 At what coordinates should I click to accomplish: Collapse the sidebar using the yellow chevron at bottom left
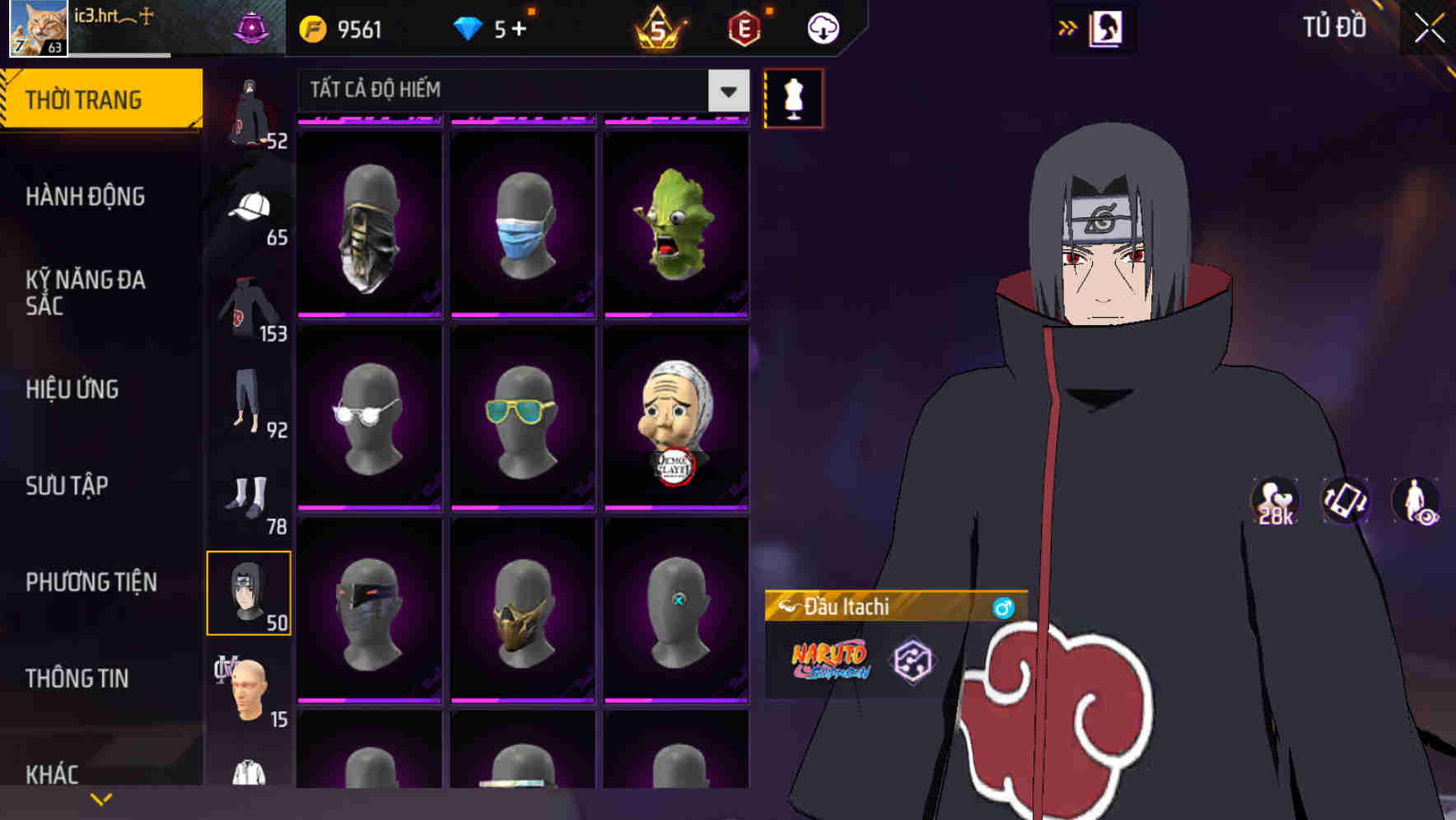[100, 797]
